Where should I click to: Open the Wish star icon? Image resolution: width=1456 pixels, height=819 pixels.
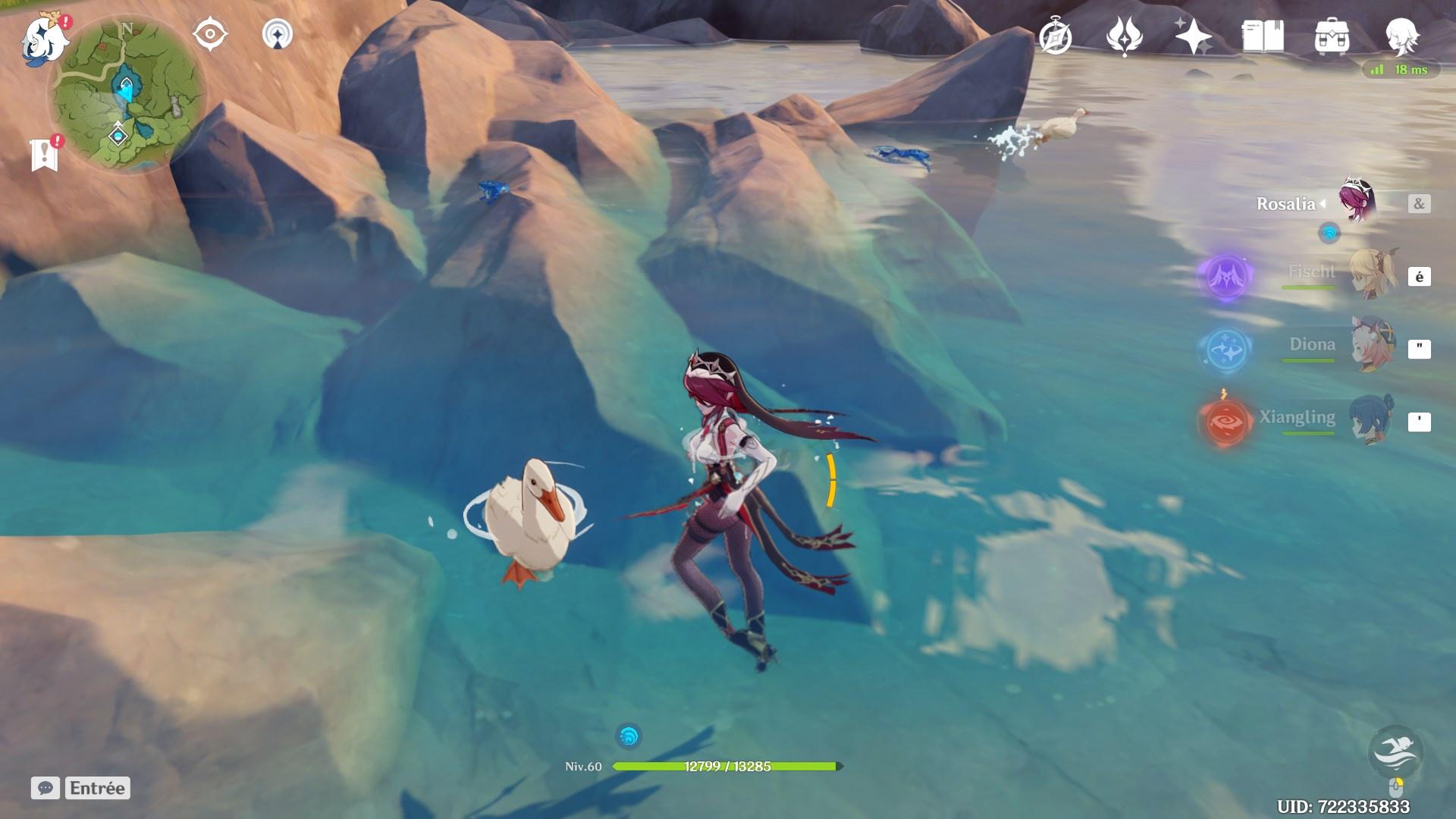coord(1193,36)
